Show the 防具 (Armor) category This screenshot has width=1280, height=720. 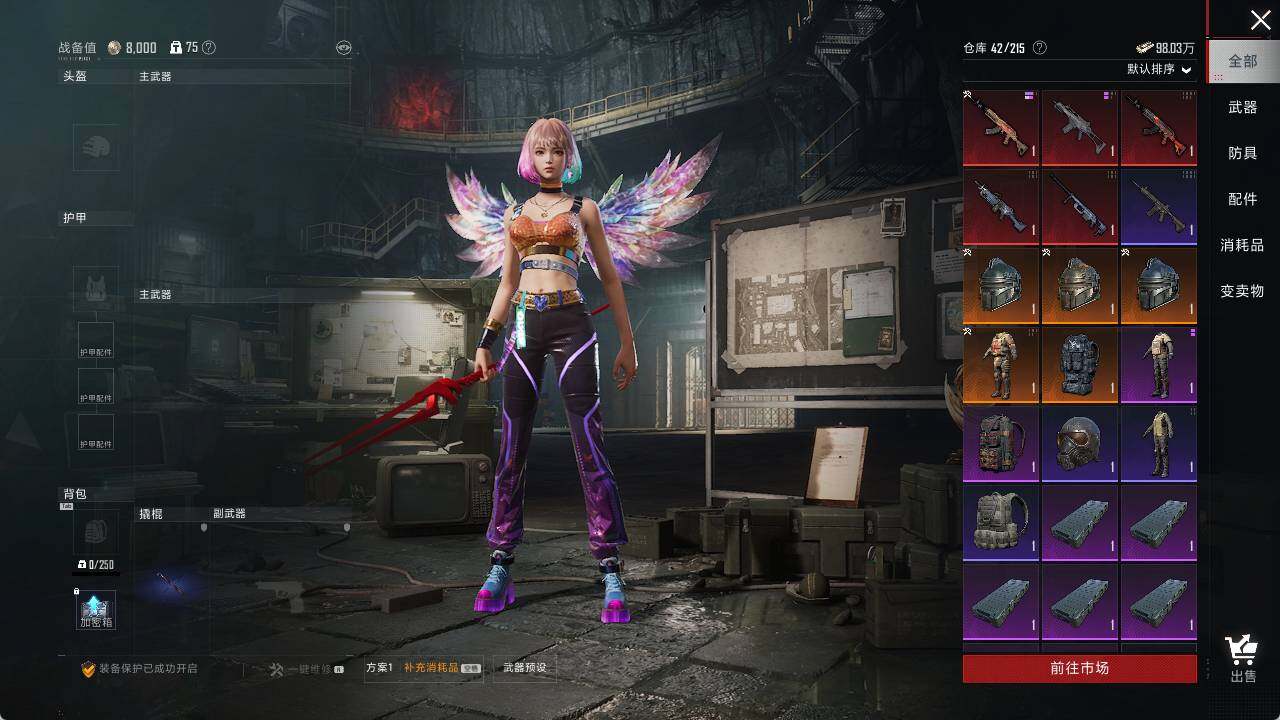(1243, 153)
